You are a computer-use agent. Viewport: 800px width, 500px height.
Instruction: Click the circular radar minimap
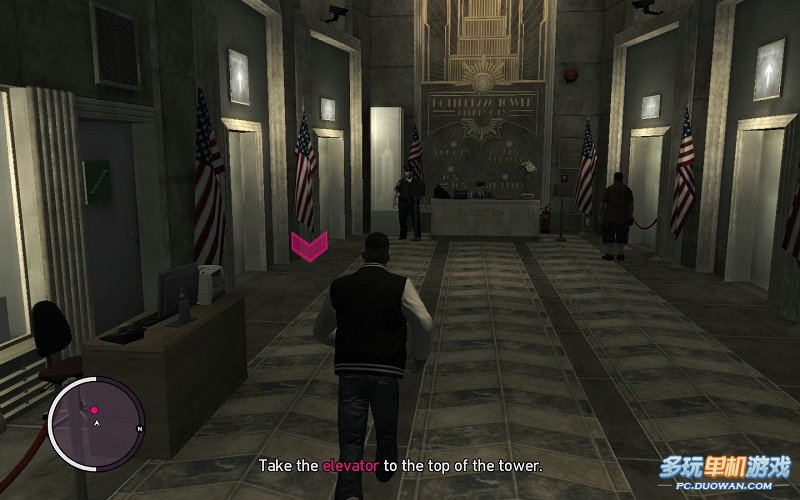click(x=96, y=422)
